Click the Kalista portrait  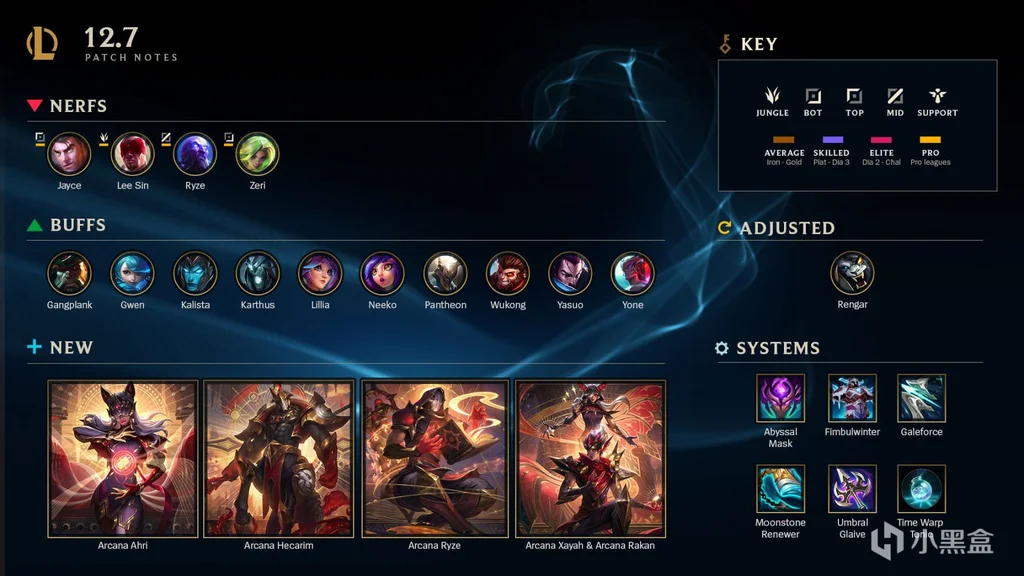pos(195,273)
